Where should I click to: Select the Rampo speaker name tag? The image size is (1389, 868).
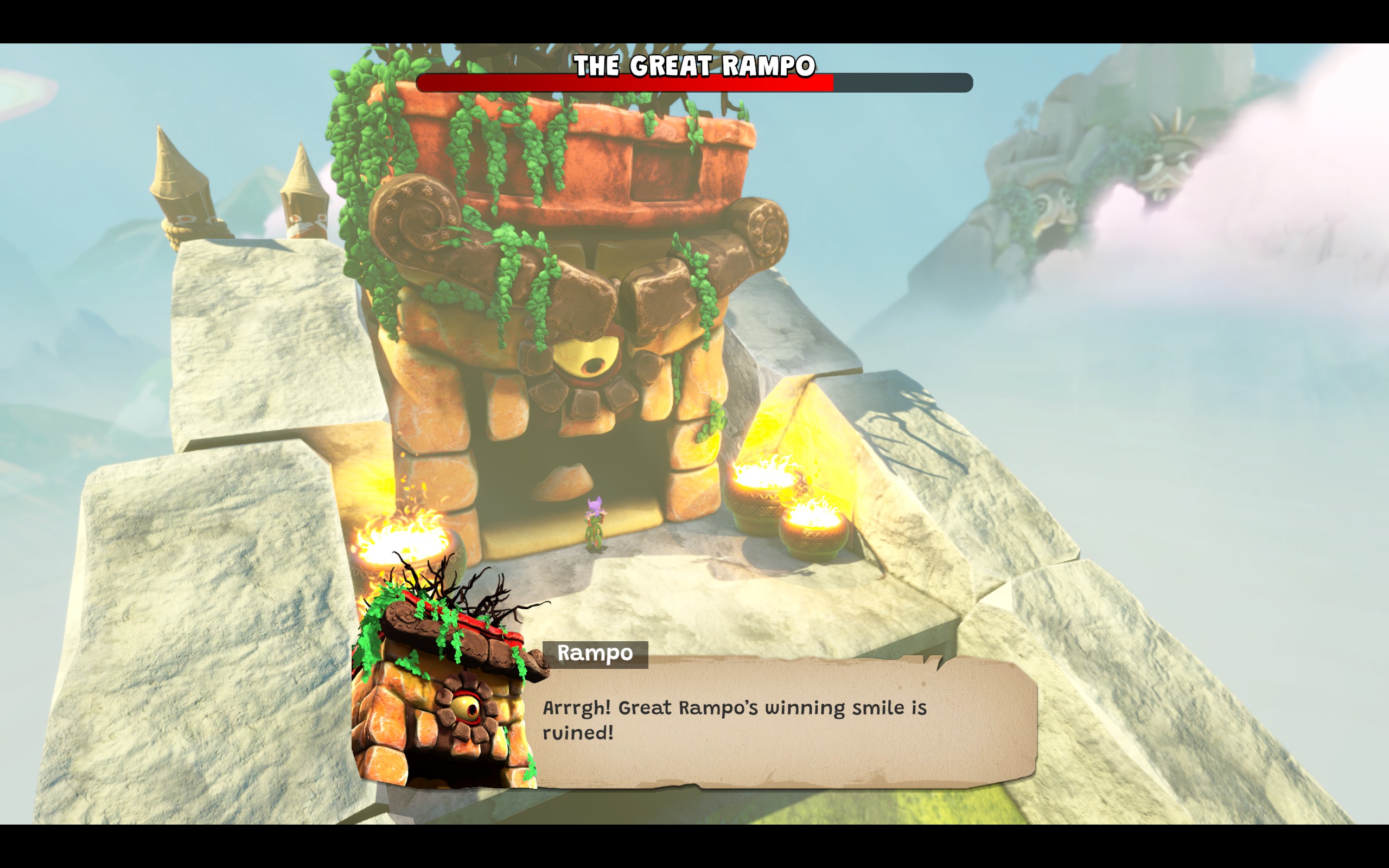pos(595,654)
